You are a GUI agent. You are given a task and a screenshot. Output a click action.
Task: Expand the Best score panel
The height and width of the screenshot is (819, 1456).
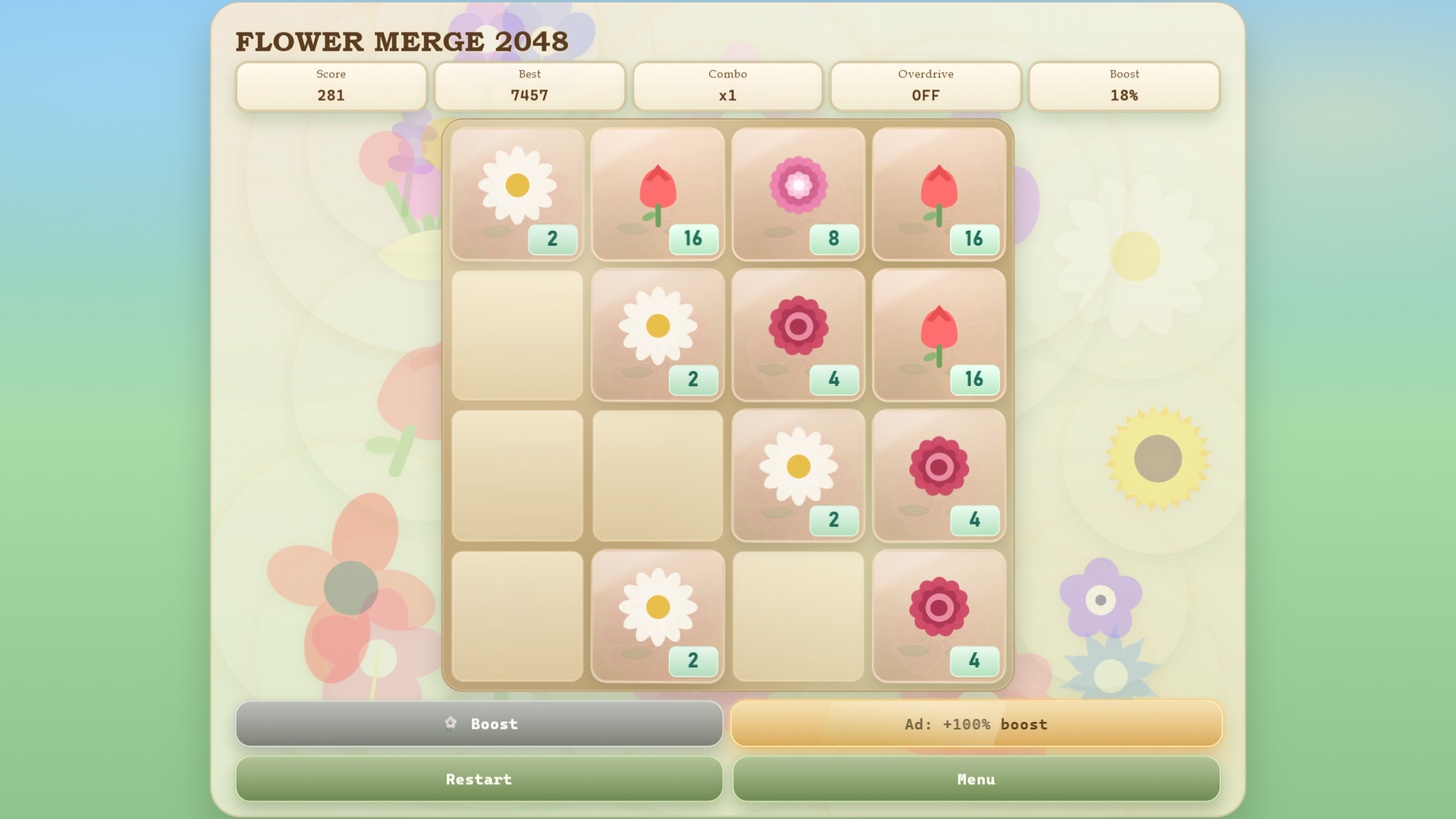[529, 86]
